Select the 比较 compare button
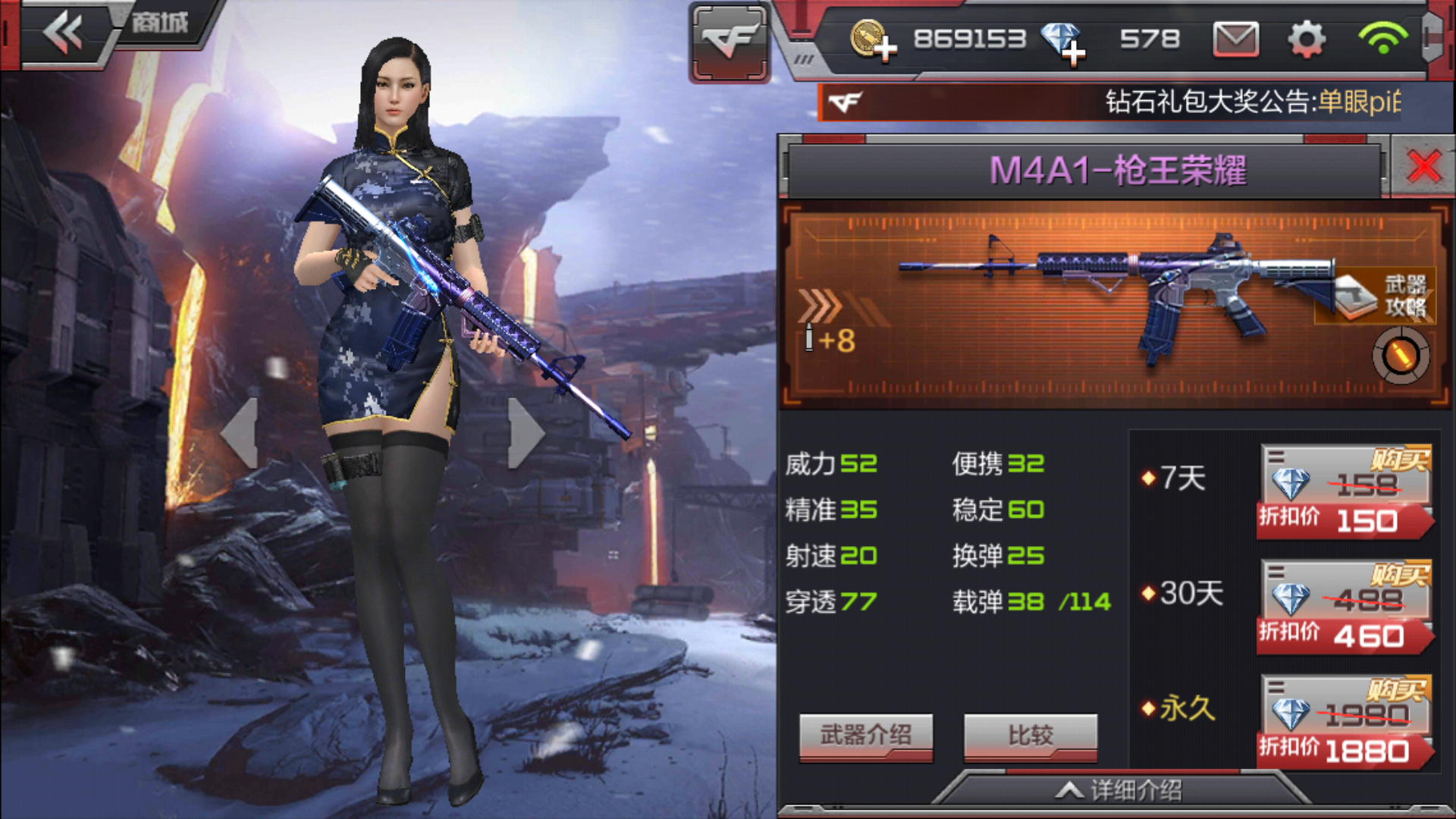1456x819 pixels. coord(1030,736)
